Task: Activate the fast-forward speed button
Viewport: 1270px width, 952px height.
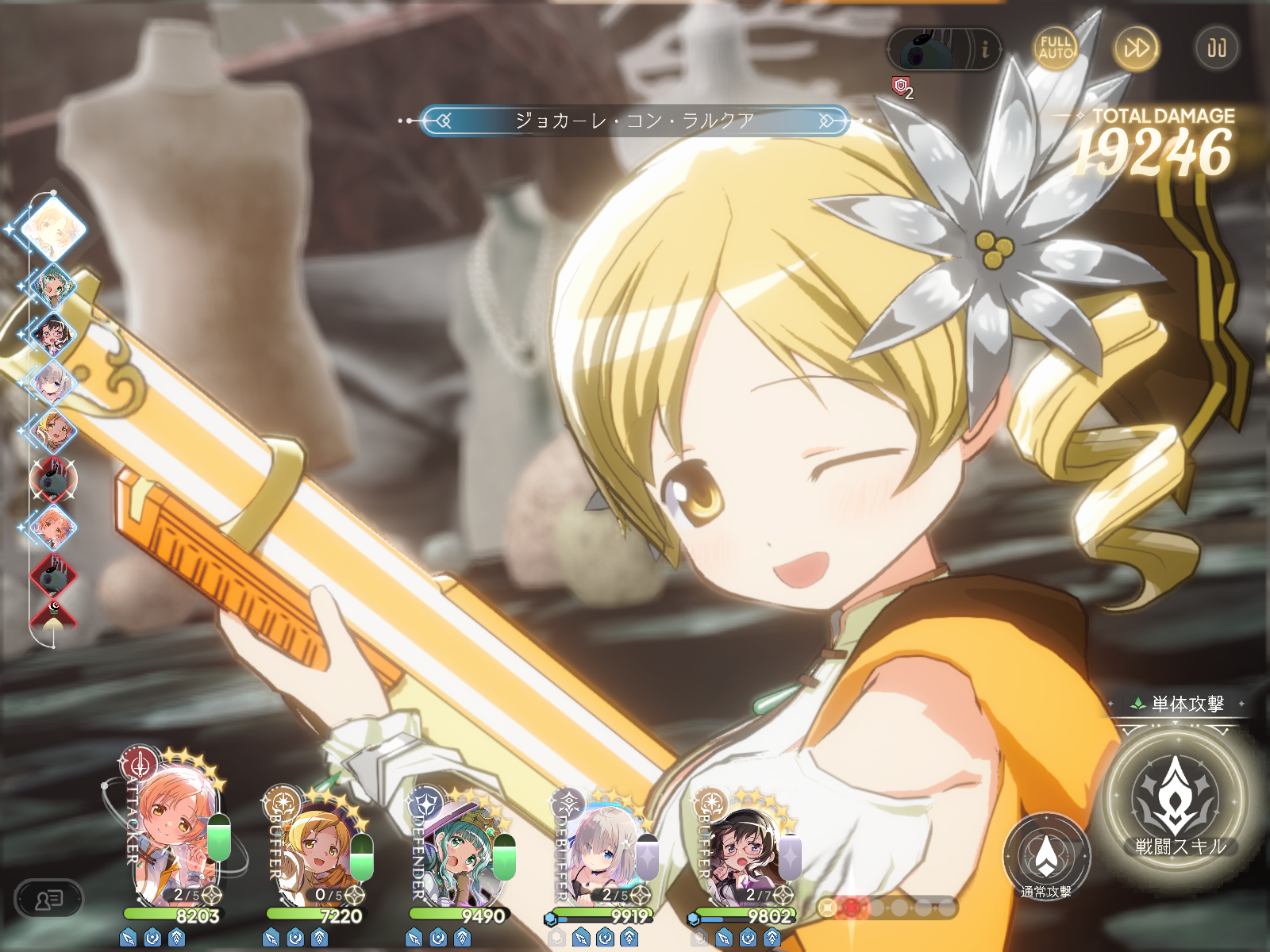Action: [1136, 48]
